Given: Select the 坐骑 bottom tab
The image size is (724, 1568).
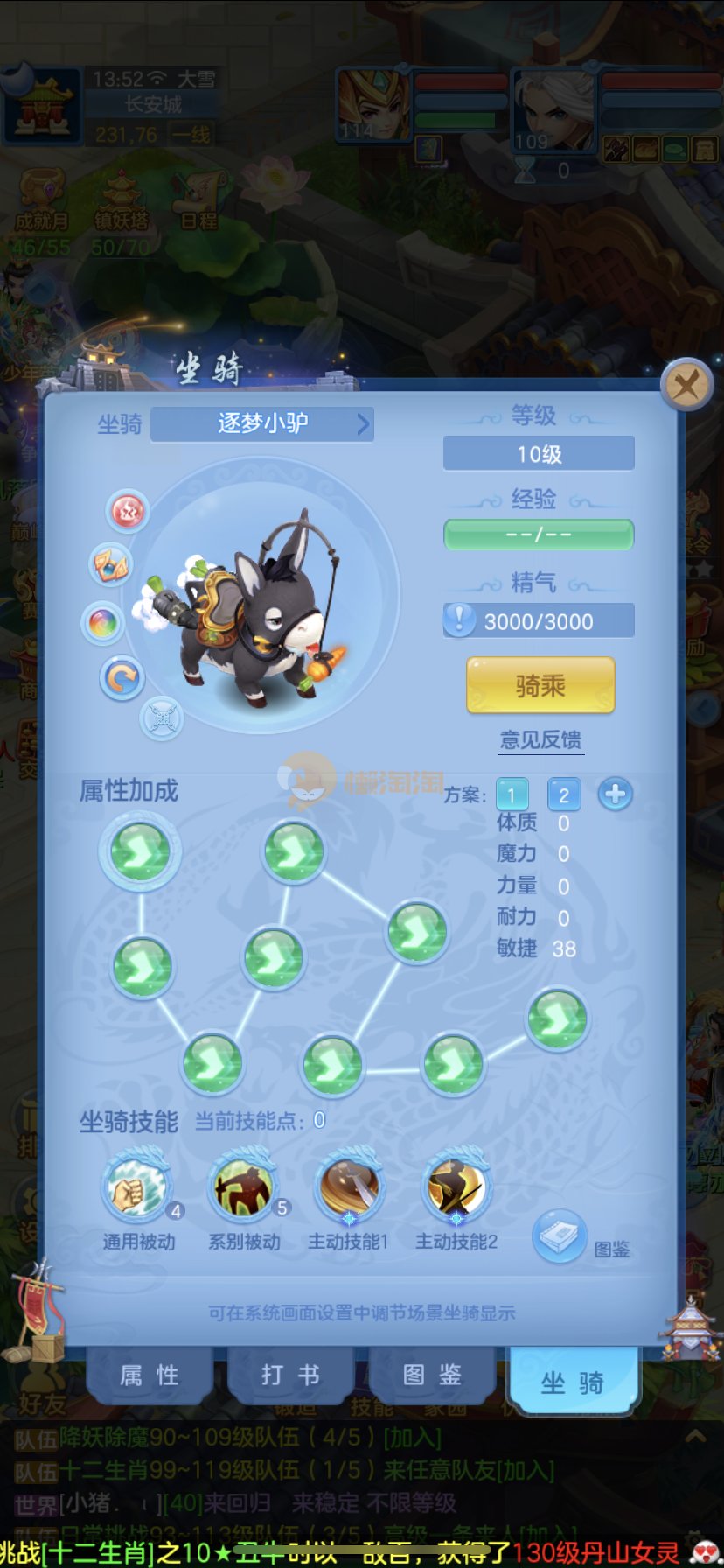Looking at the screenshot, I should click(573, 1382).
